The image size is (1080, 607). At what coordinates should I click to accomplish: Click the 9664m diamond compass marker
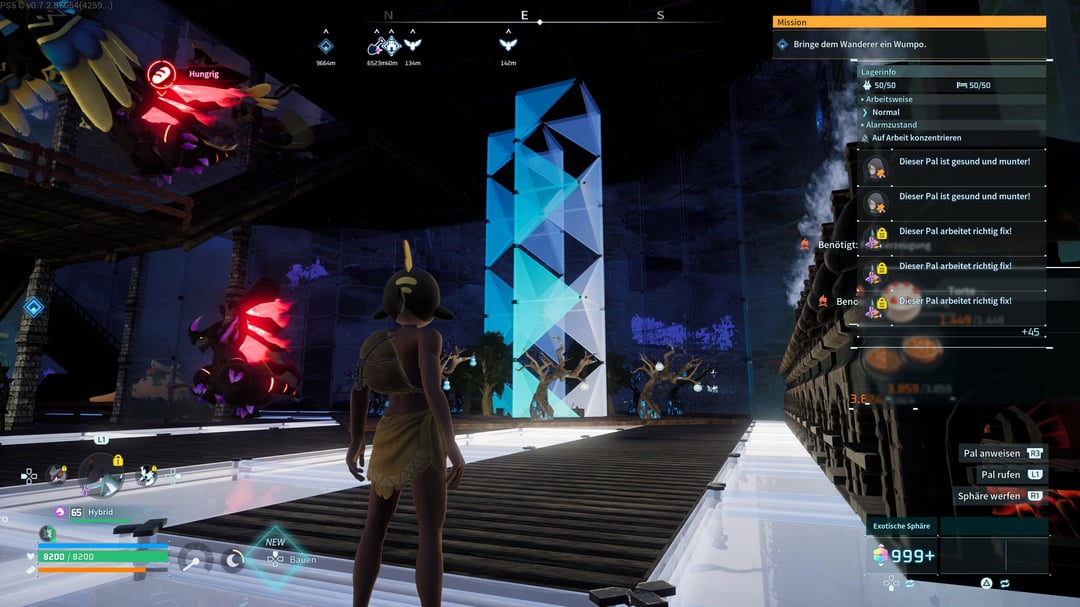(325, 46)
